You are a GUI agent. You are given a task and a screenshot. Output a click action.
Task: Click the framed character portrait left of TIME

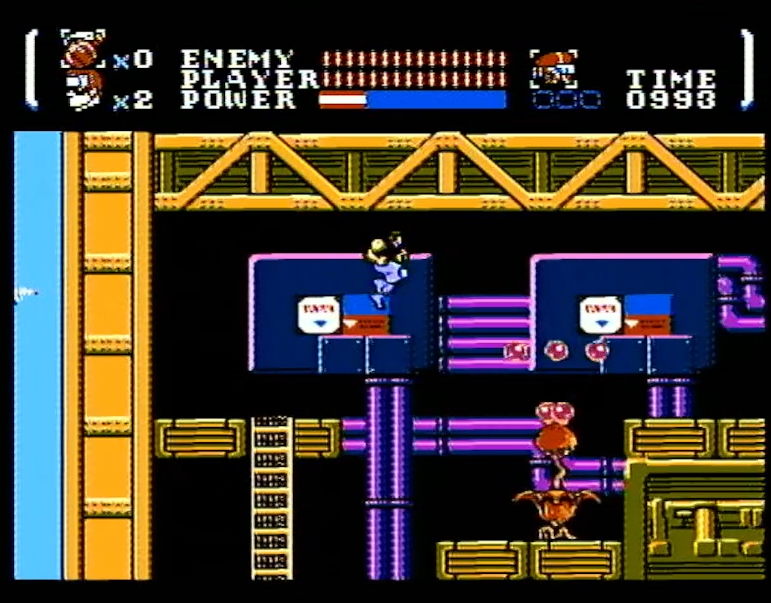[x=551, y=68]
